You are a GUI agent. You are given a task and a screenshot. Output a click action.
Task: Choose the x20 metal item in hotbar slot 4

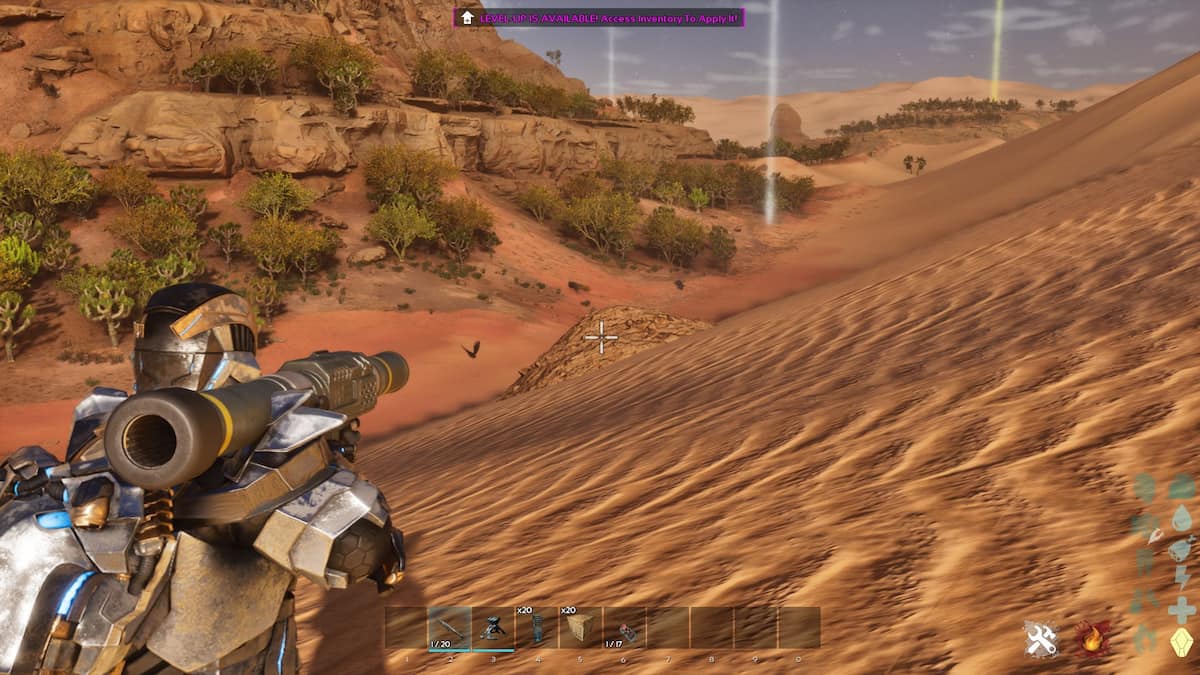pyautogui.click(x=536, y=628)
